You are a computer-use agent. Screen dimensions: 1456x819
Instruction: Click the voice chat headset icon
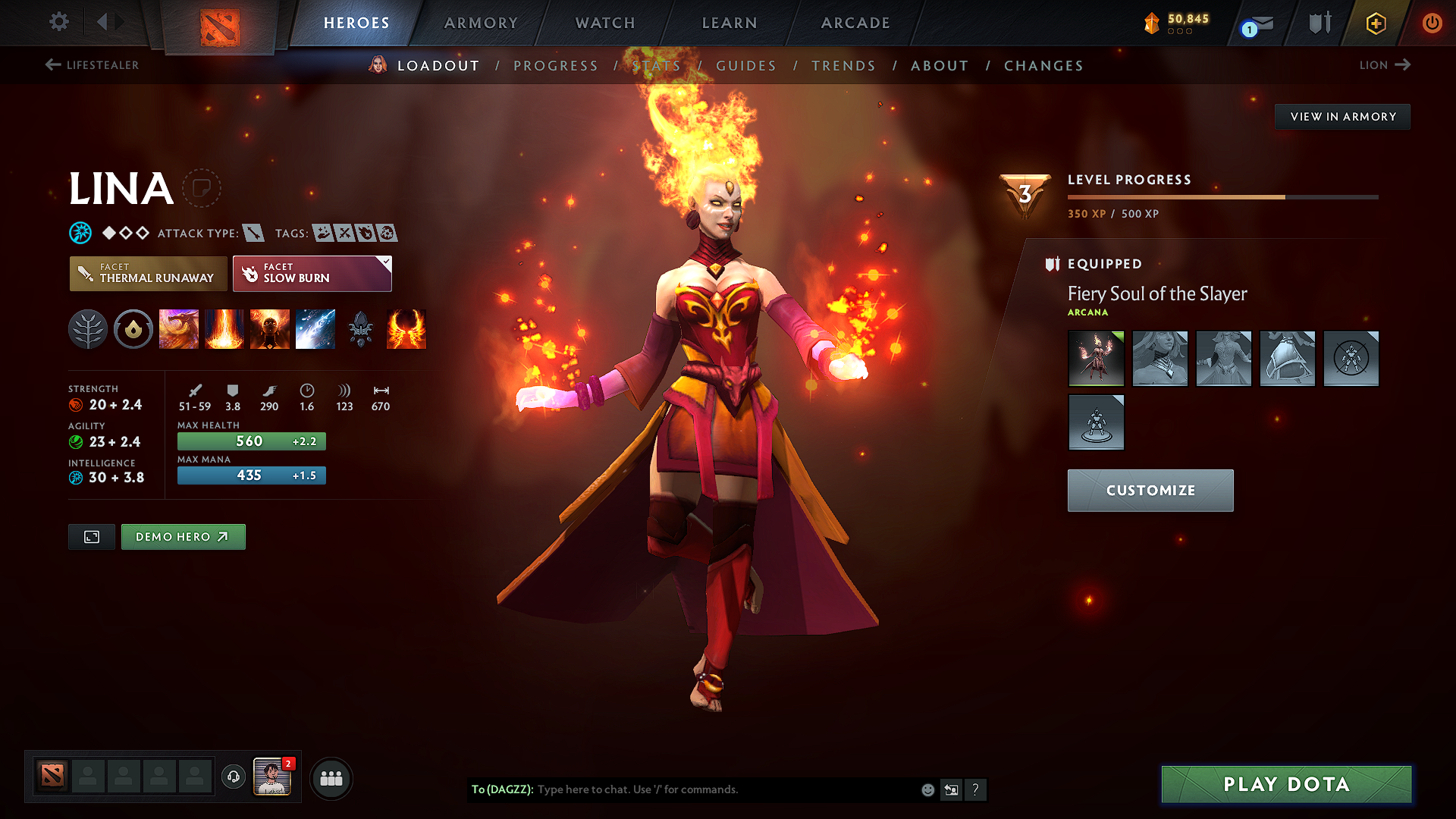233,778
